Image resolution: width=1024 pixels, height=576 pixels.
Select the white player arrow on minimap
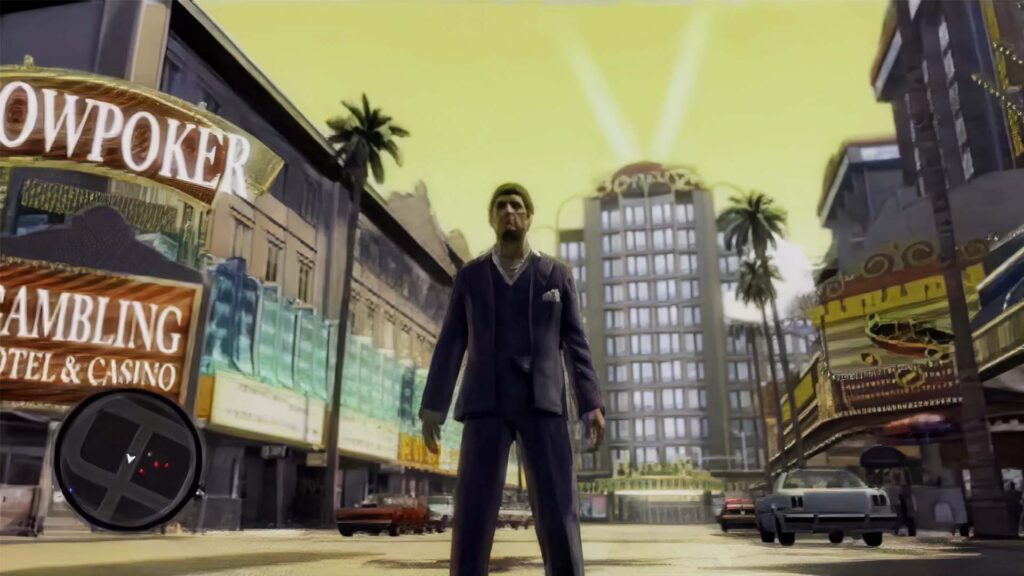[129, 458]
